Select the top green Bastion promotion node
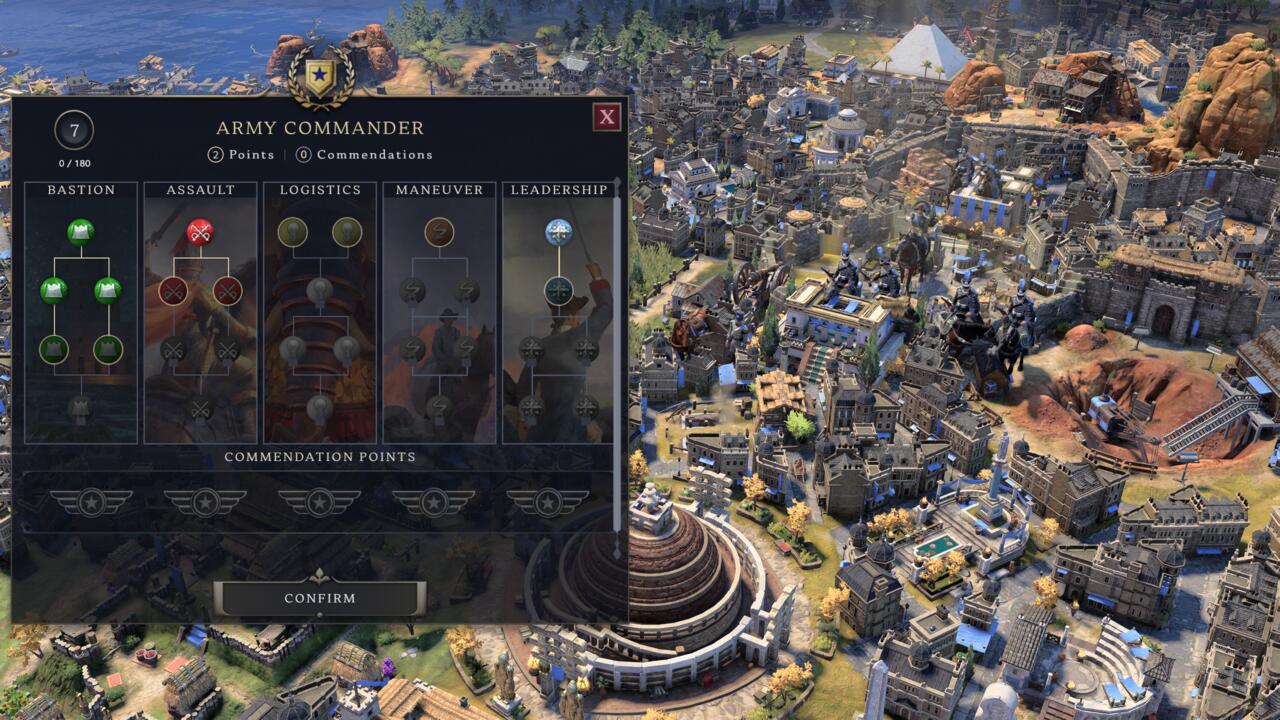This screenshot has width=1280, height=720. pyautogui.click(x=81, y=232)
